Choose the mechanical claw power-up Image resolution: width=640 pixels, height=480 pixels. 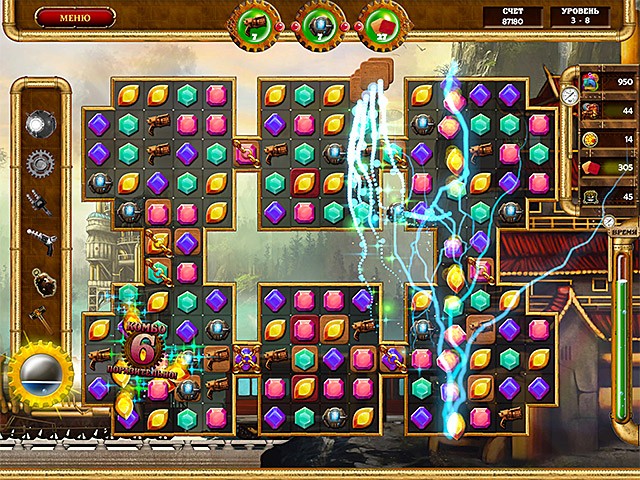click(x=40, y=200)
